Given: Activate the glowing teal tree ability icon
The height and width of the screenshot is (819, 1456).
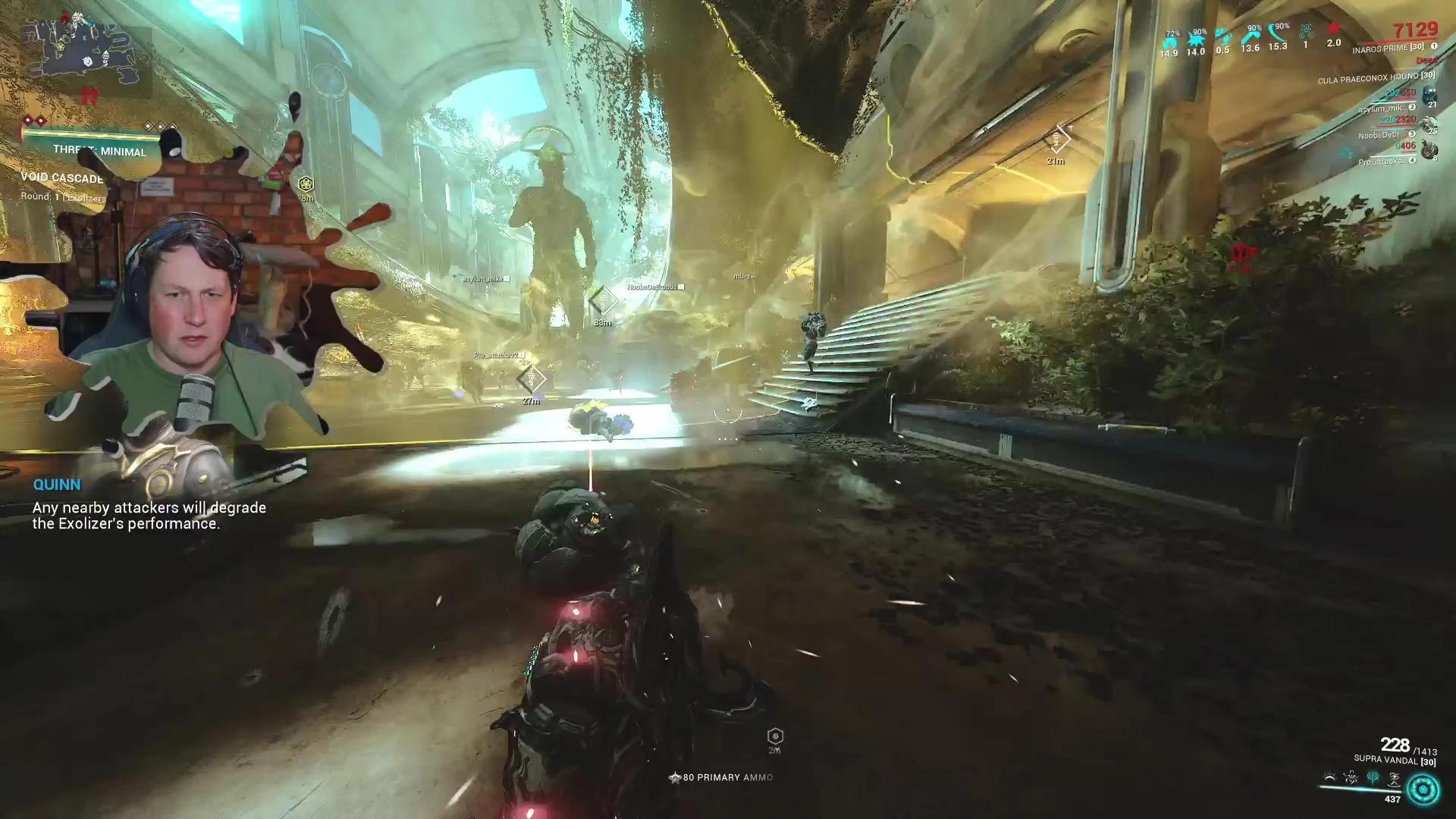Looking at the screenshot, I should click(x=1373, y=778).
